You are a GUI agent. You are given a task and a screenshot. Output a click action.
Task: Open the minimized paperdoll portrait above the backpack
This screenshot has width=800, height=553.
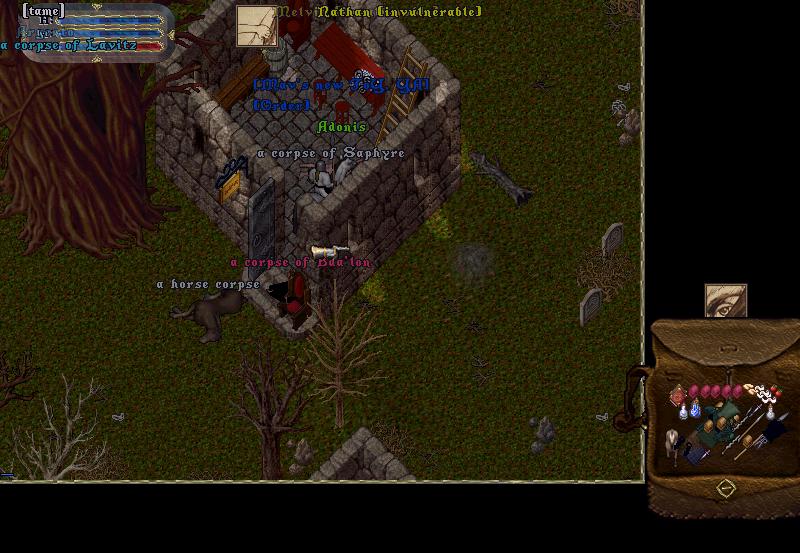click(725, 300)
